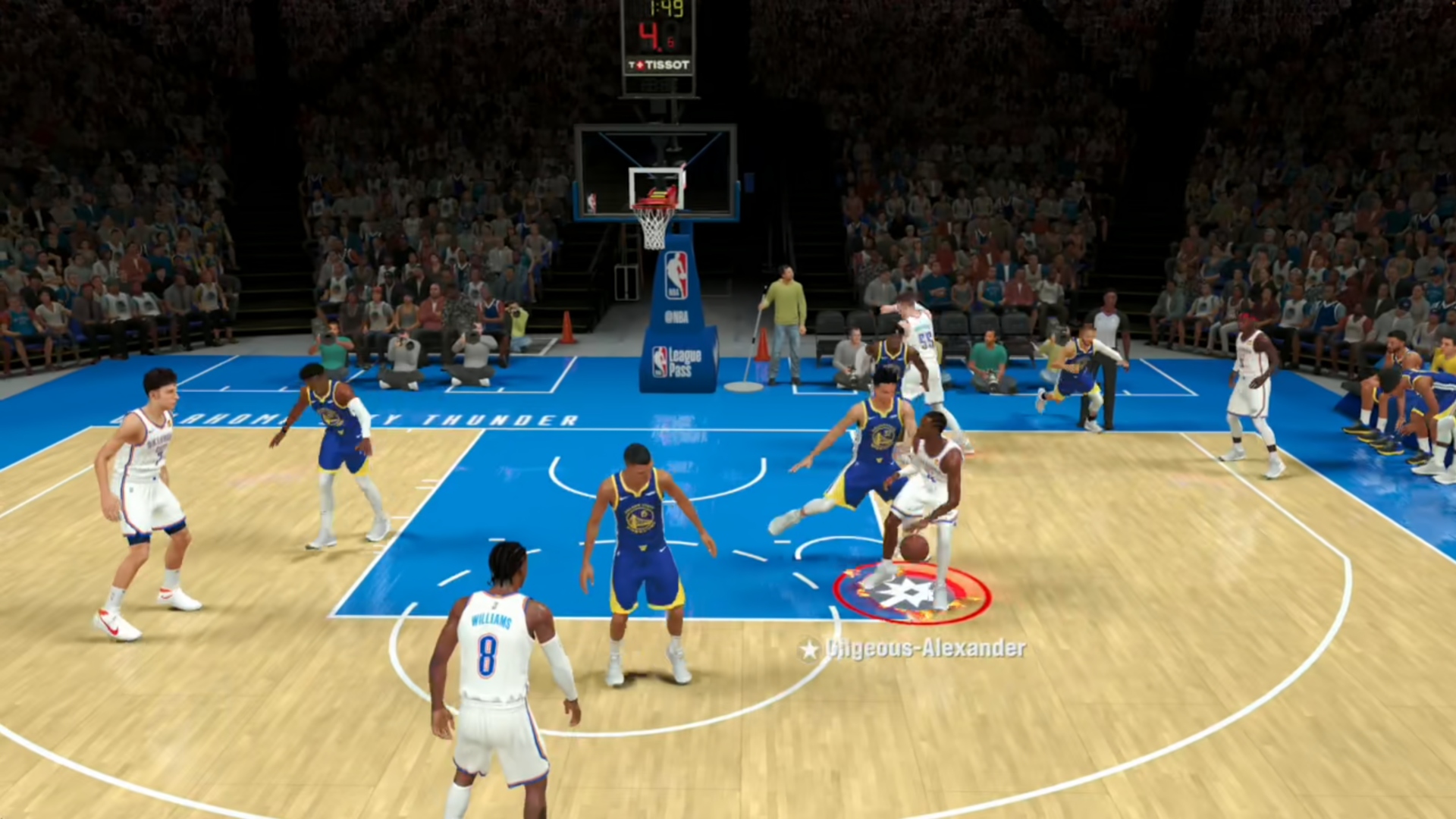Click the red shot clock showing 4.6
Screen dimensions: 1456x819
click(x=656, y=34)
